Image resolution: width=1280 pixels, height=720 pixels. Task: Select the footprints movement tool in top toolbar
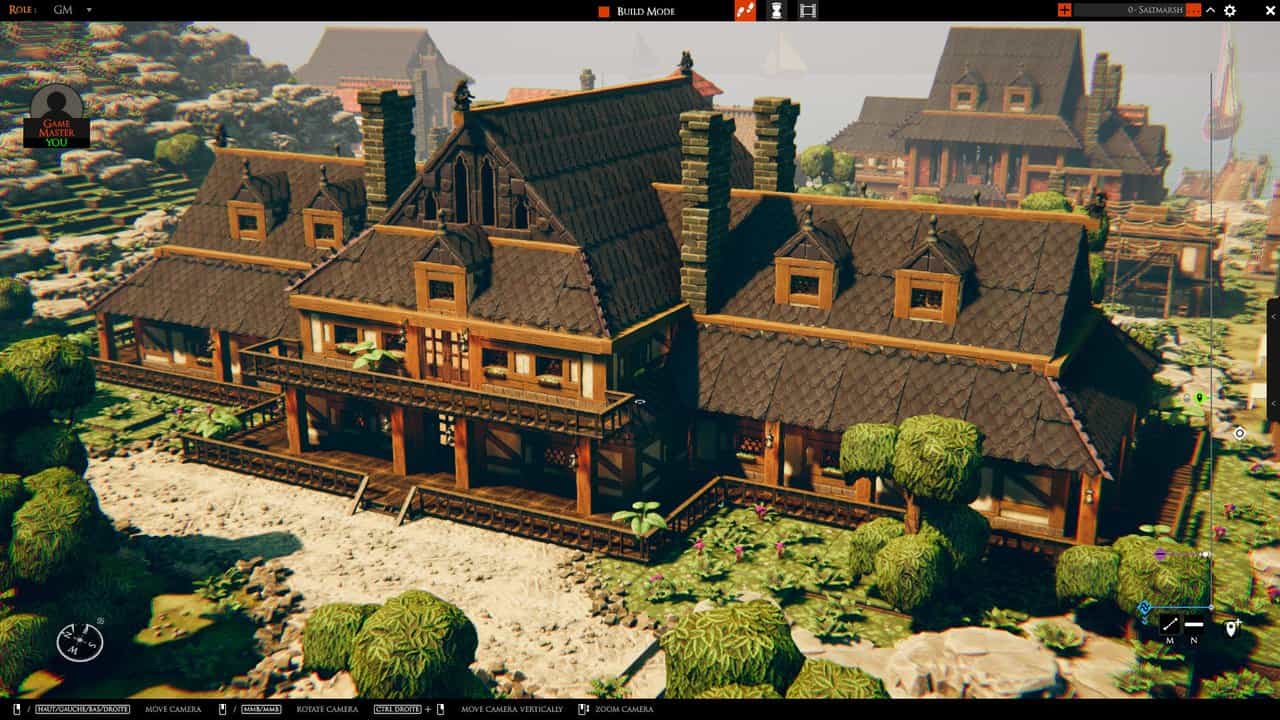click(743, 11)
